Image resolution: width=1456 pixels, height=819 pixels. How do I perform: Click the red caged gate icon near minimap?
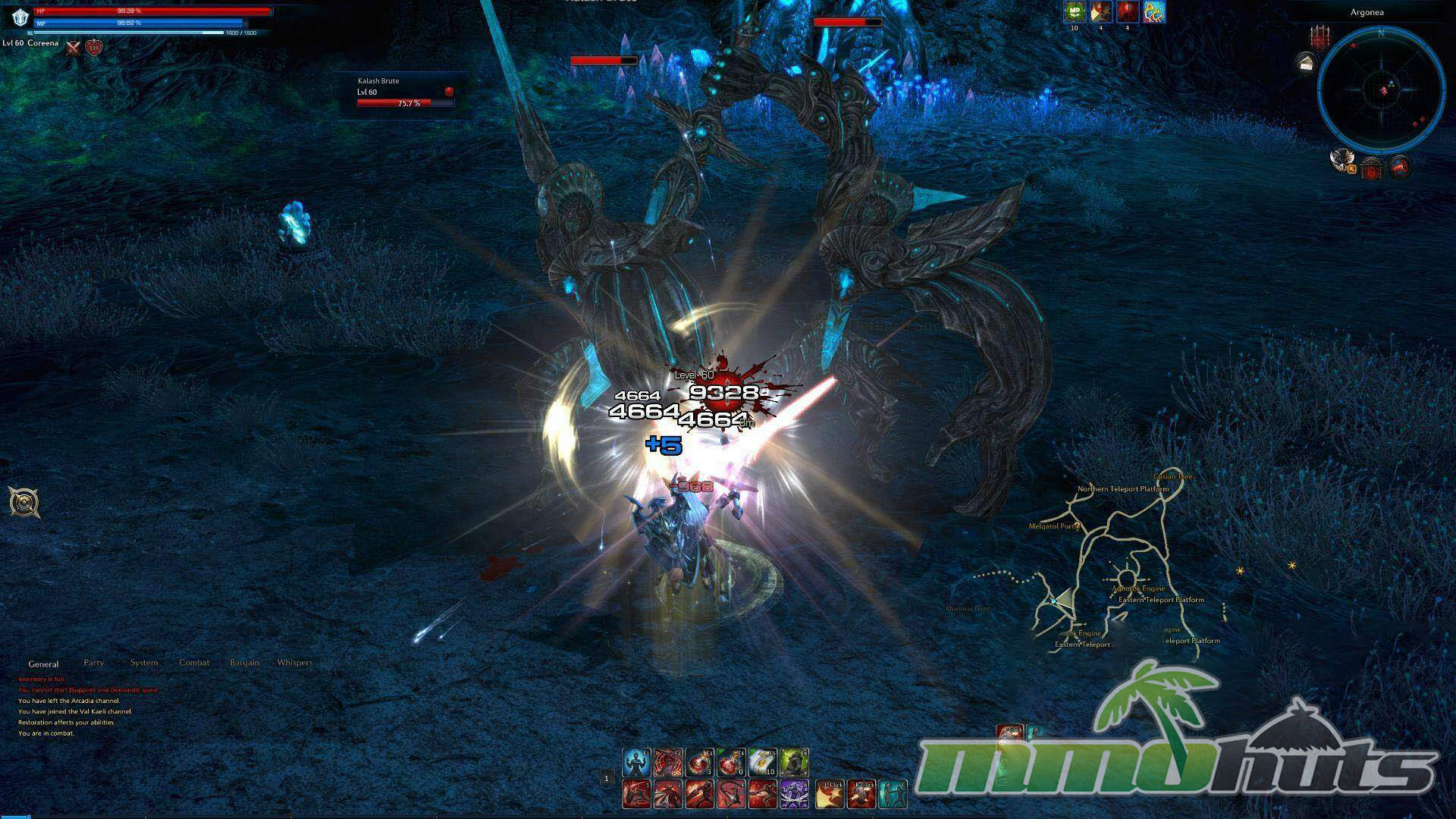(x=1320, y=37)
